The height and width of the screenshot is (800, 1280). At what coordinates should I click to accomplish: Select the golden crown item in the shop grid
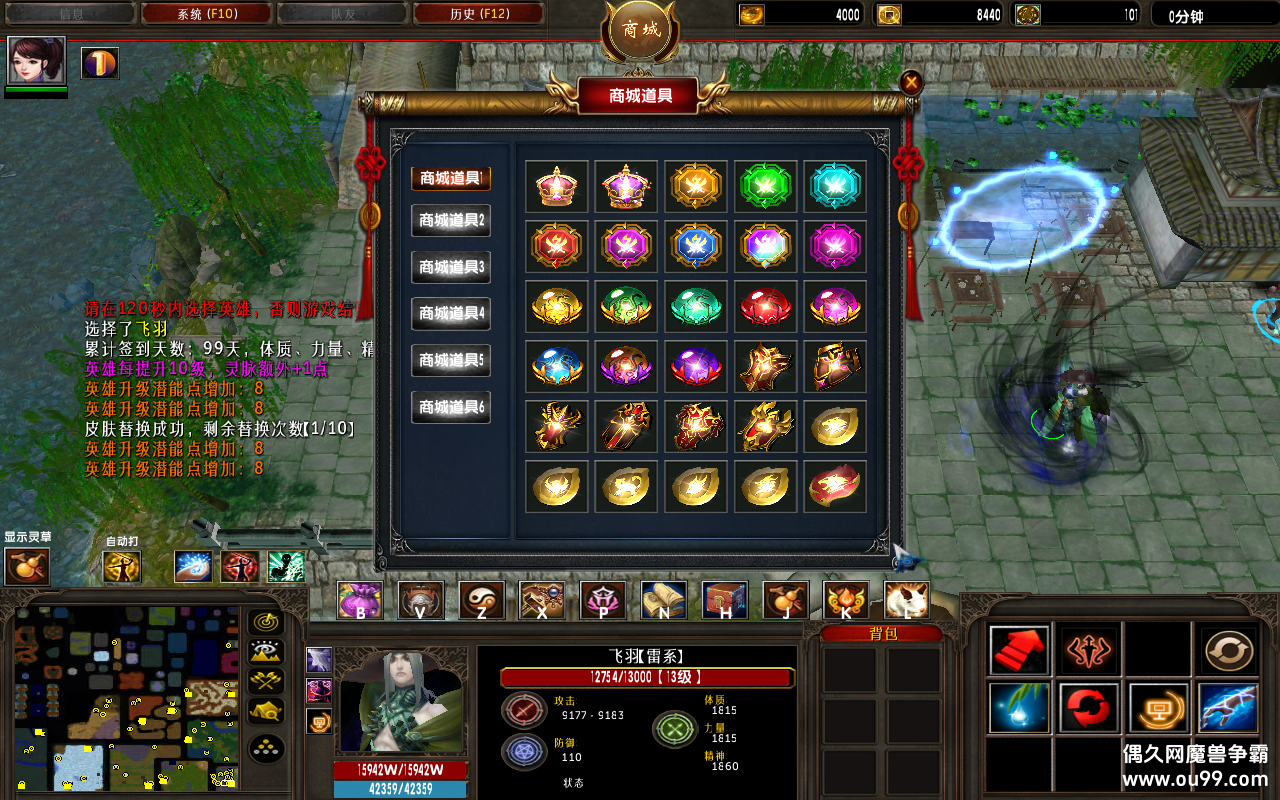(x=556, y=187)
